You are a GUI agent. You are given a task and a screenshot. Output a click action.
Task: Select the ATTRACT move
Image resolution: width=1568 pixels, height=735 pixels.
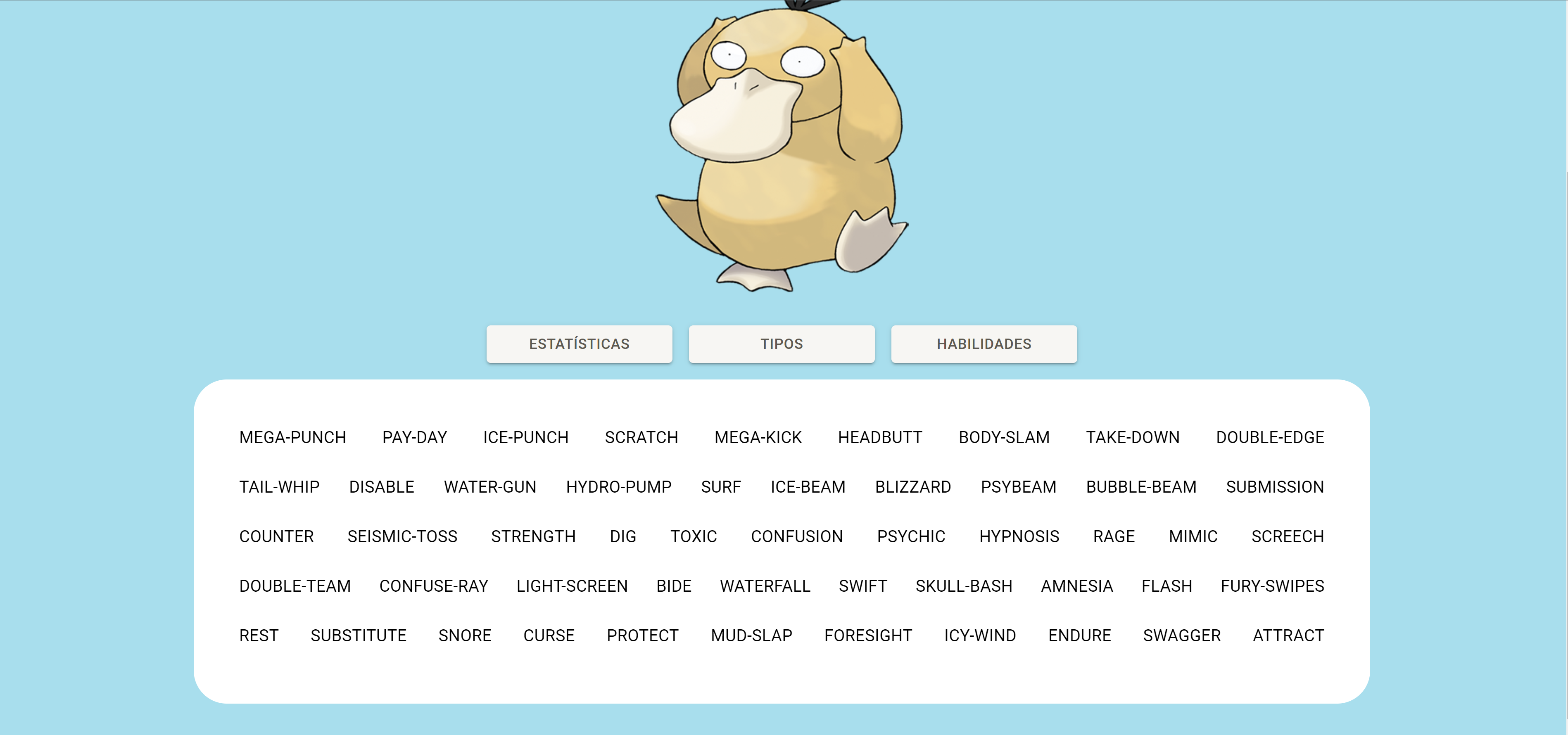(x=1288, y=635)
